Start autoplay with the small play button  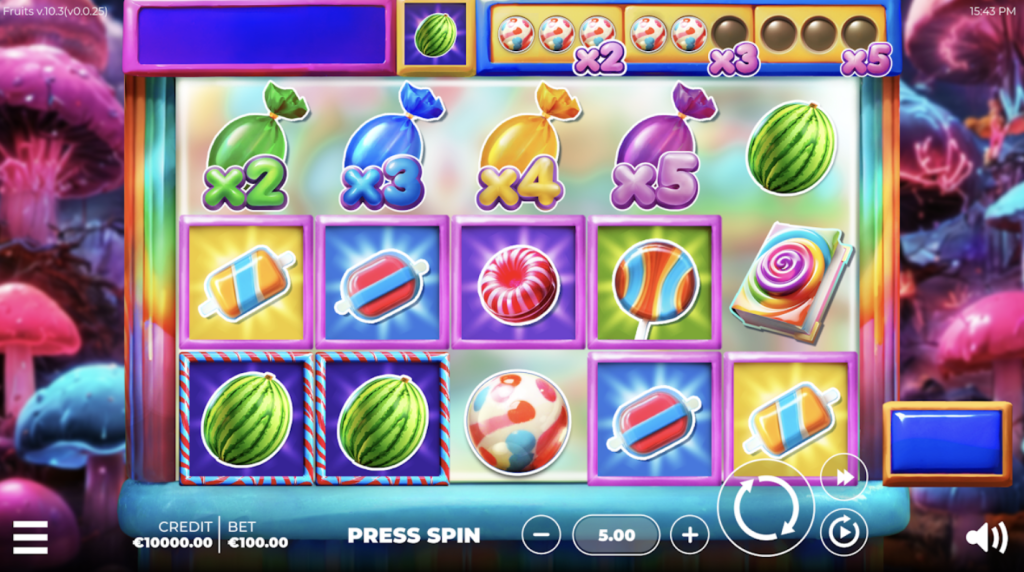[x=843, y=532]
